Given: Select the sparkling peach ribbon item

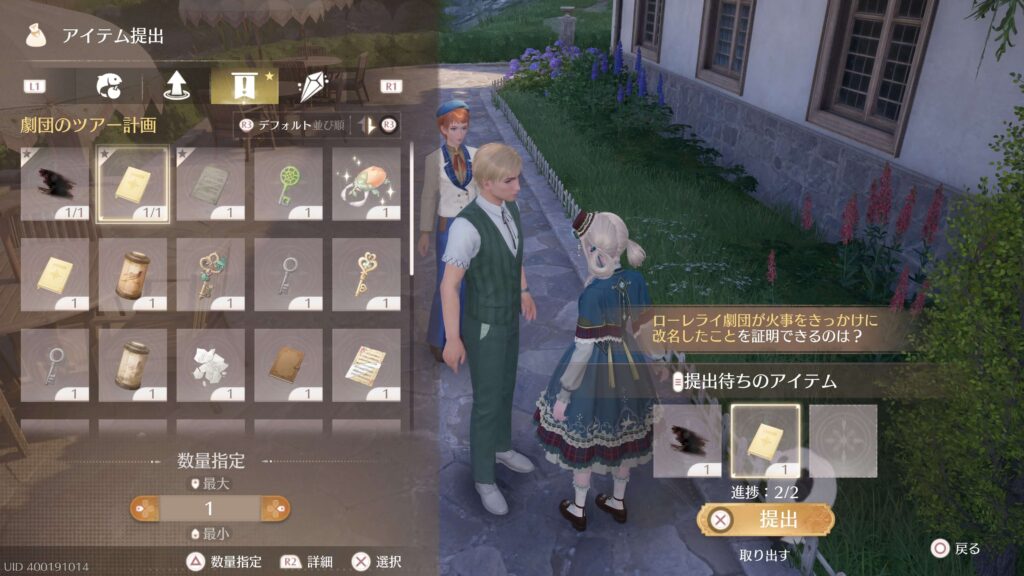Looking at the screenshot, I should (x=366, y=184).
